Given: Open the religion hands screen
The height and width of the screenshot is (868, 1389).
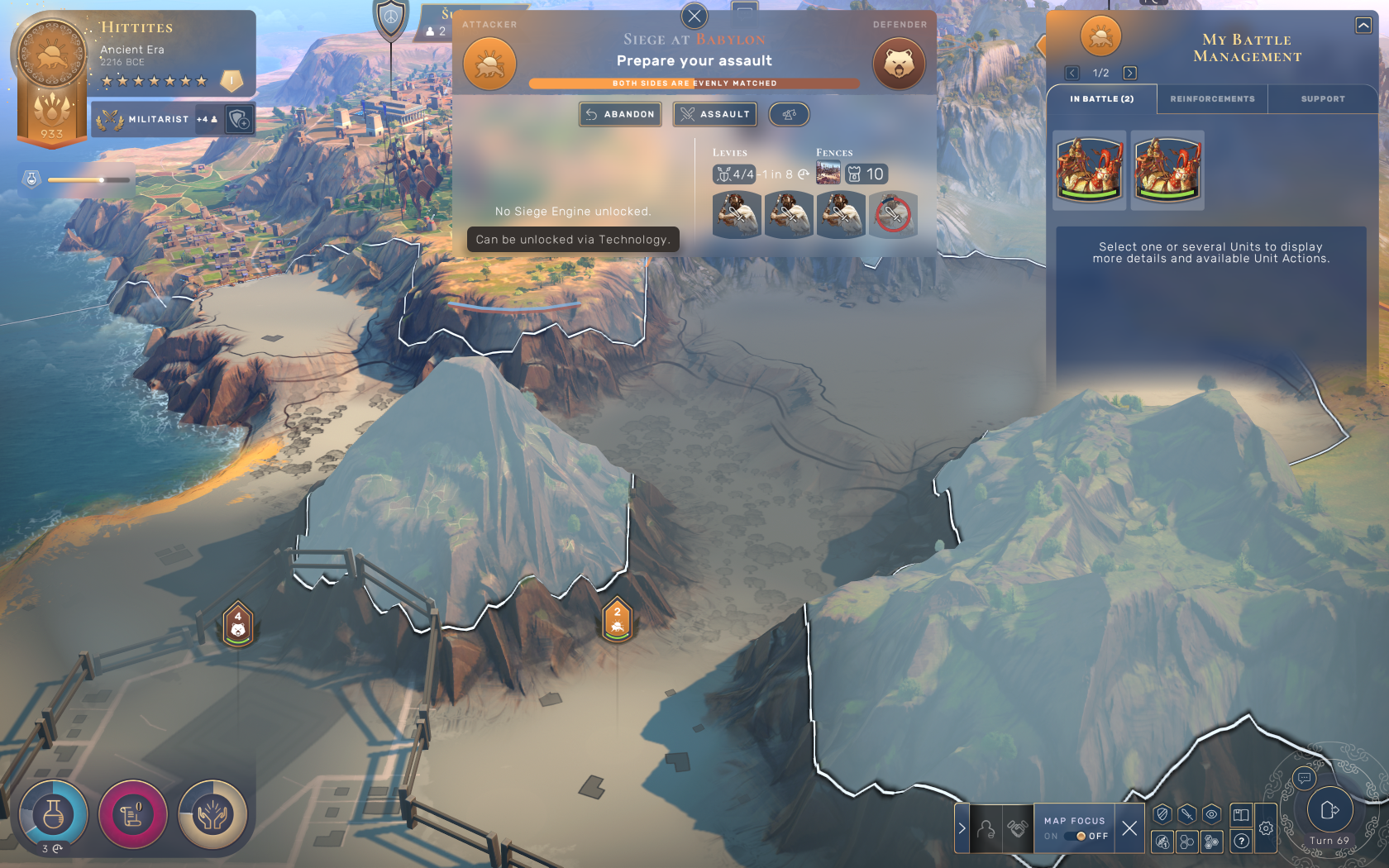Looking at the screenshot, I should pyautogui.click(x=212, y=815).
